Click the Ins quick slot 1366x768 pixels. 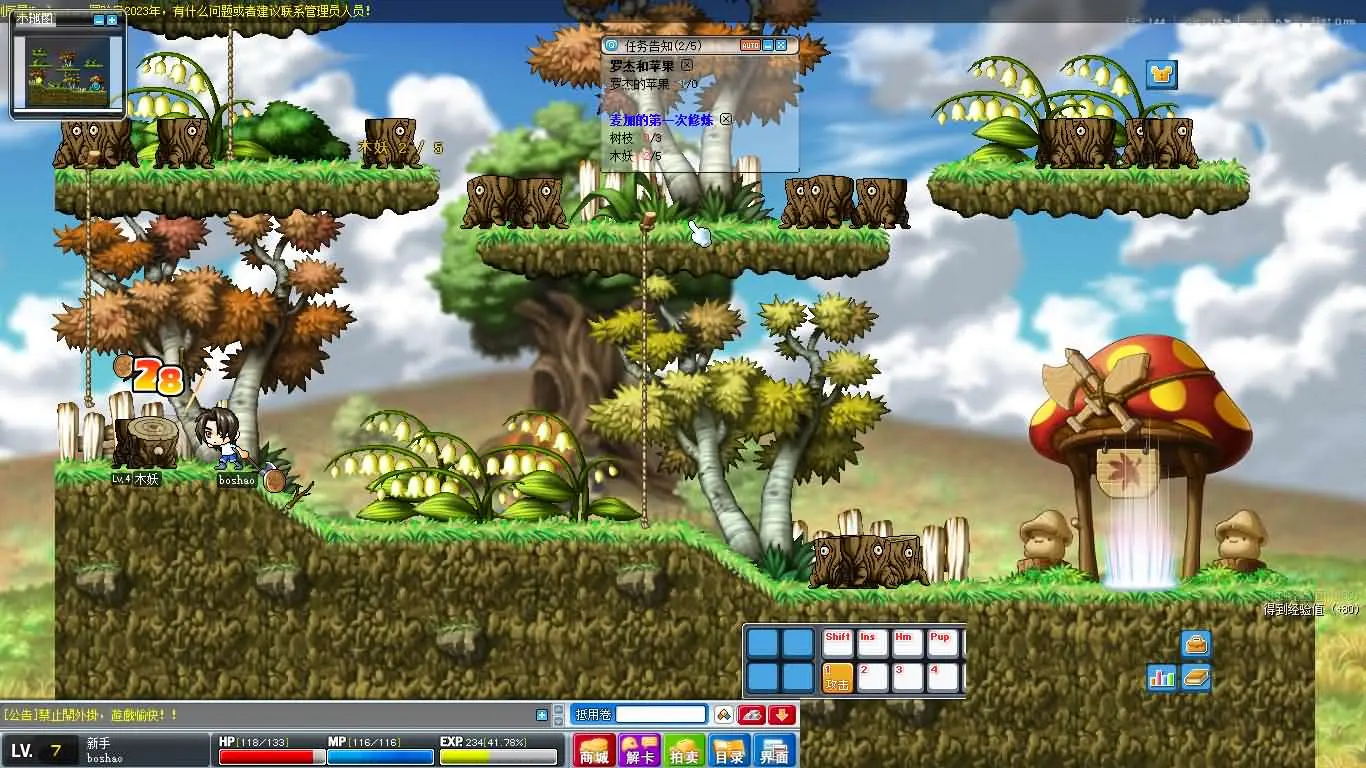[872, 643]
